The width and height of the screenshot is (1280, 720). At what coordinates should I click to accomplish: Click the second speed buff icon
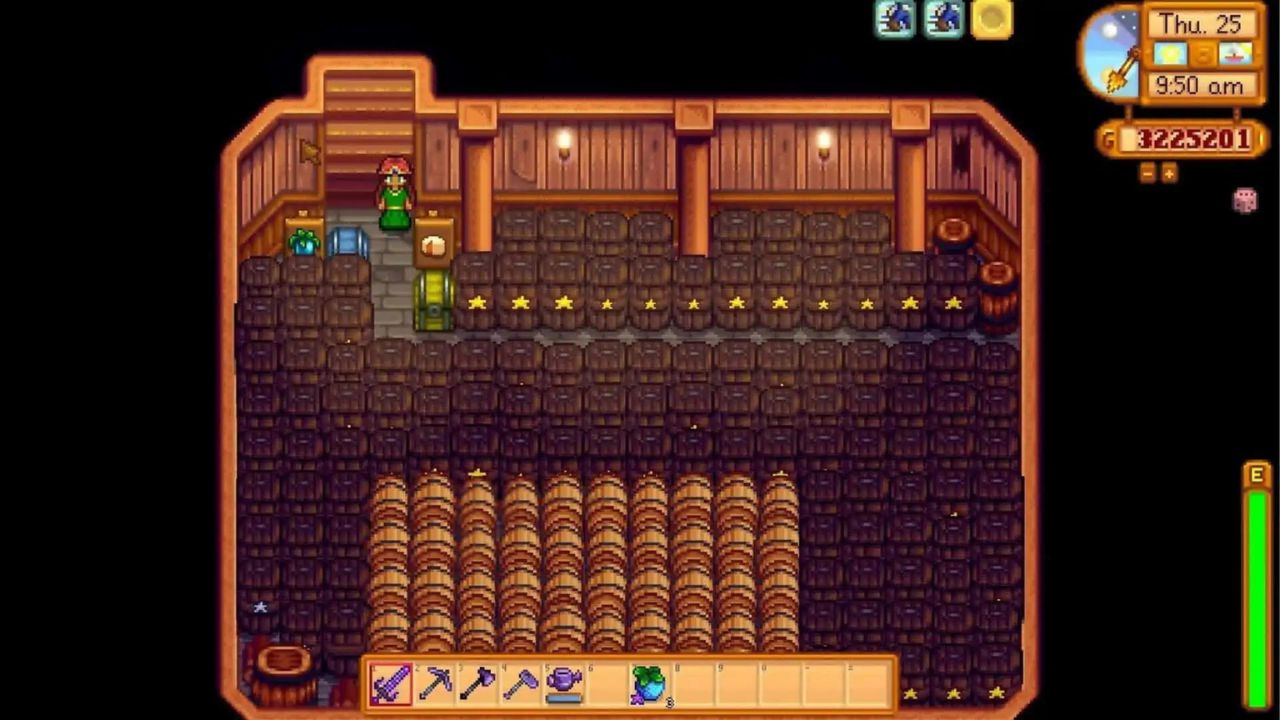(x=941, y=20)
